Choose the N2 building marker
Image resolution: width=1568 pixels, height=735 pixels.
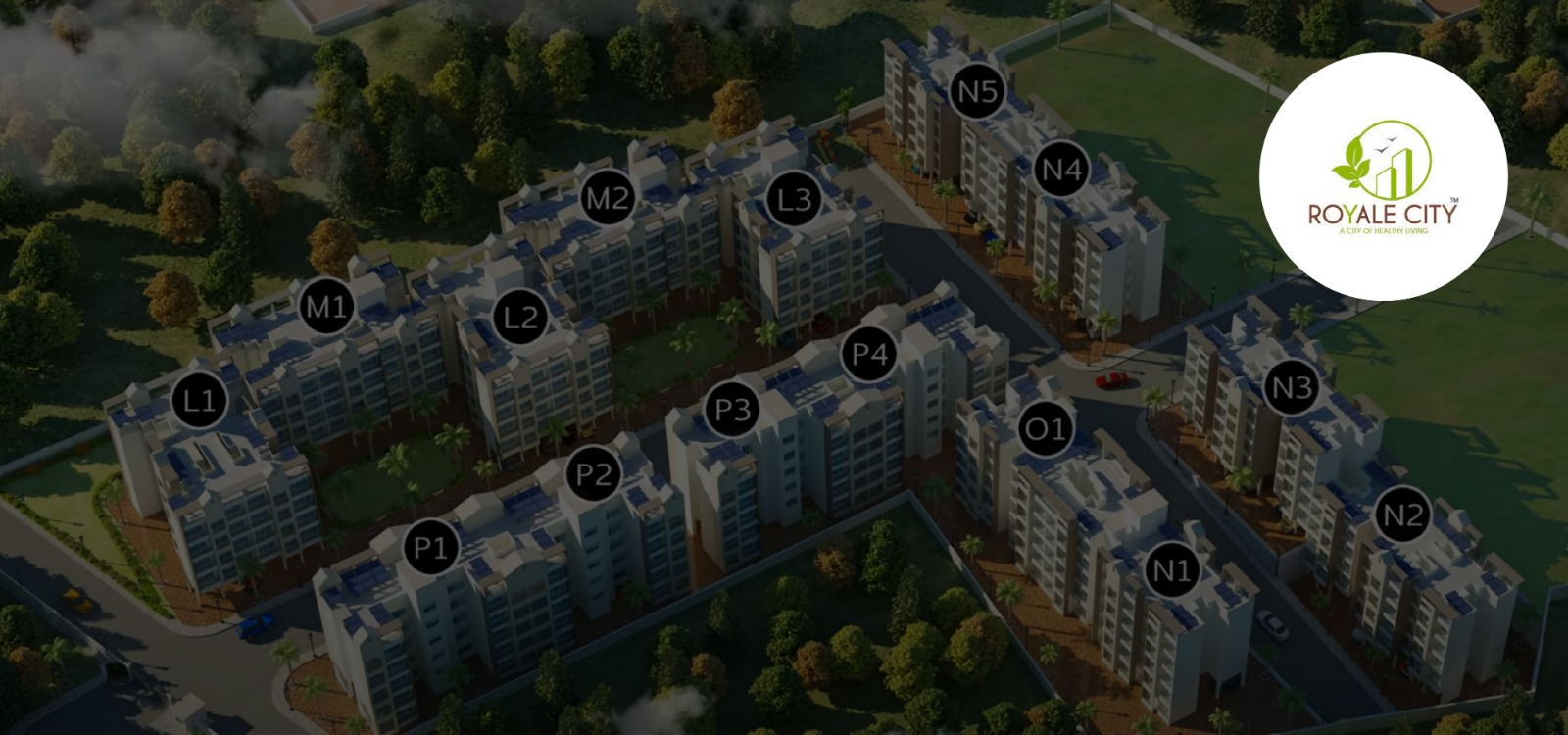click(1401, 515)
